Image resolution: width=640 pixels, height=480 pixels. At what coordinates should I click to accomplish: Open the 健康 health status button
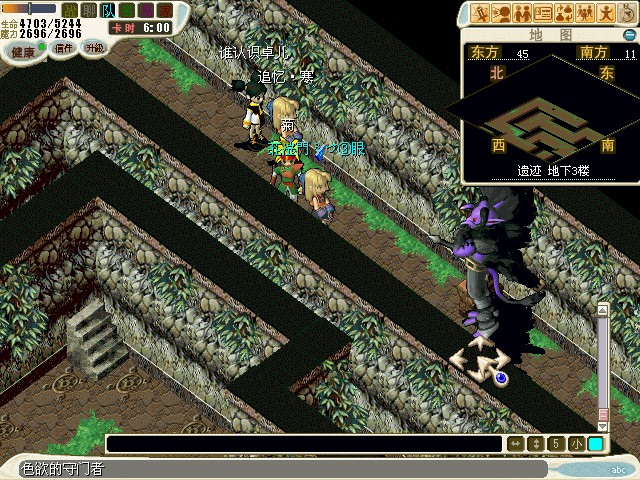pyautogui.click(x=24, y=51)
